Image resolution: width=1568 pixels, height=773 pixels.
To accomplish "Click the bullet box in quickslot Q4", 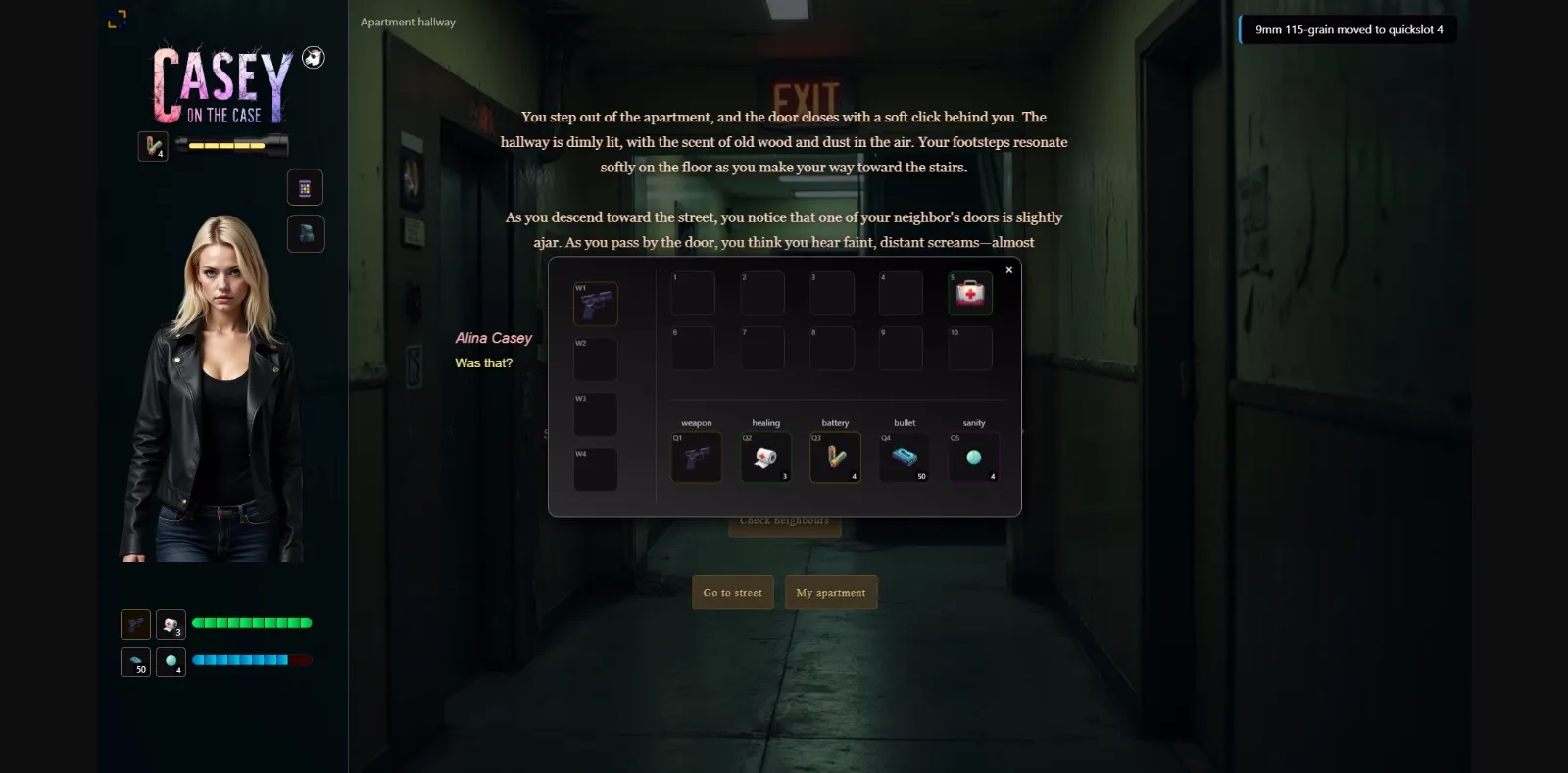I will point(904,457).
